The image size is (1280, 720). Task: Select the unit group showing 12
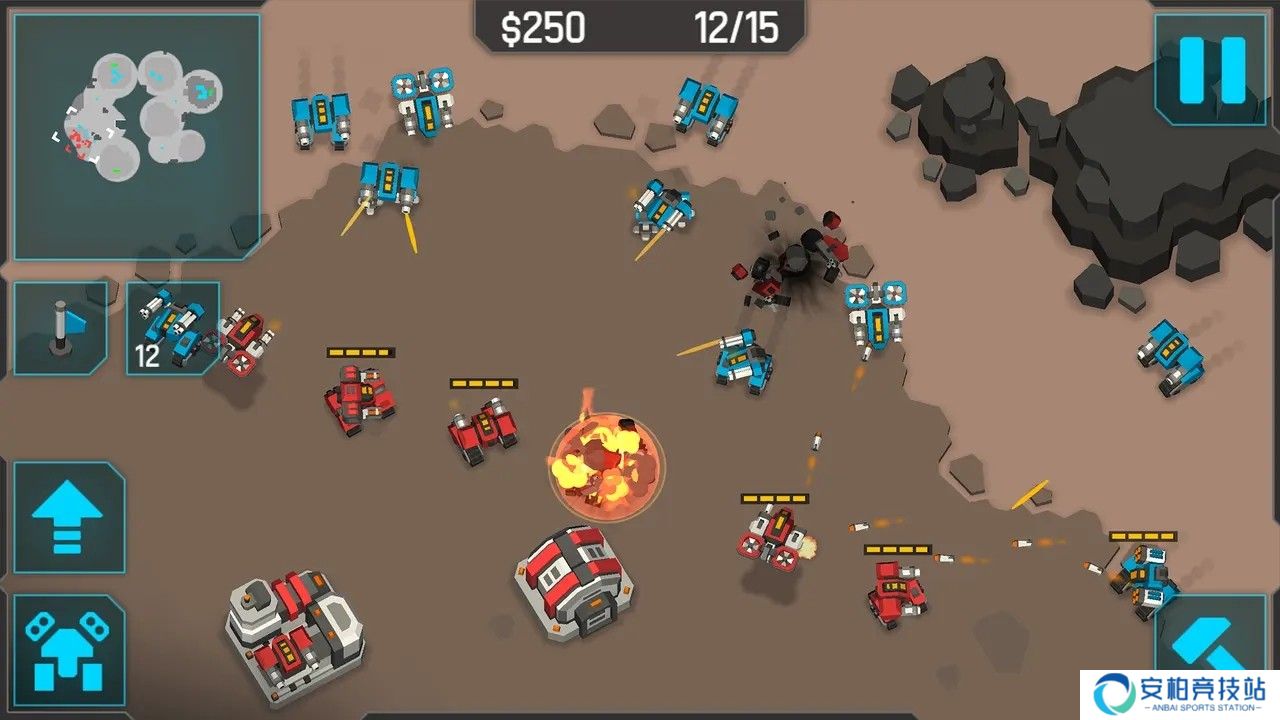[x=172, y=328]
